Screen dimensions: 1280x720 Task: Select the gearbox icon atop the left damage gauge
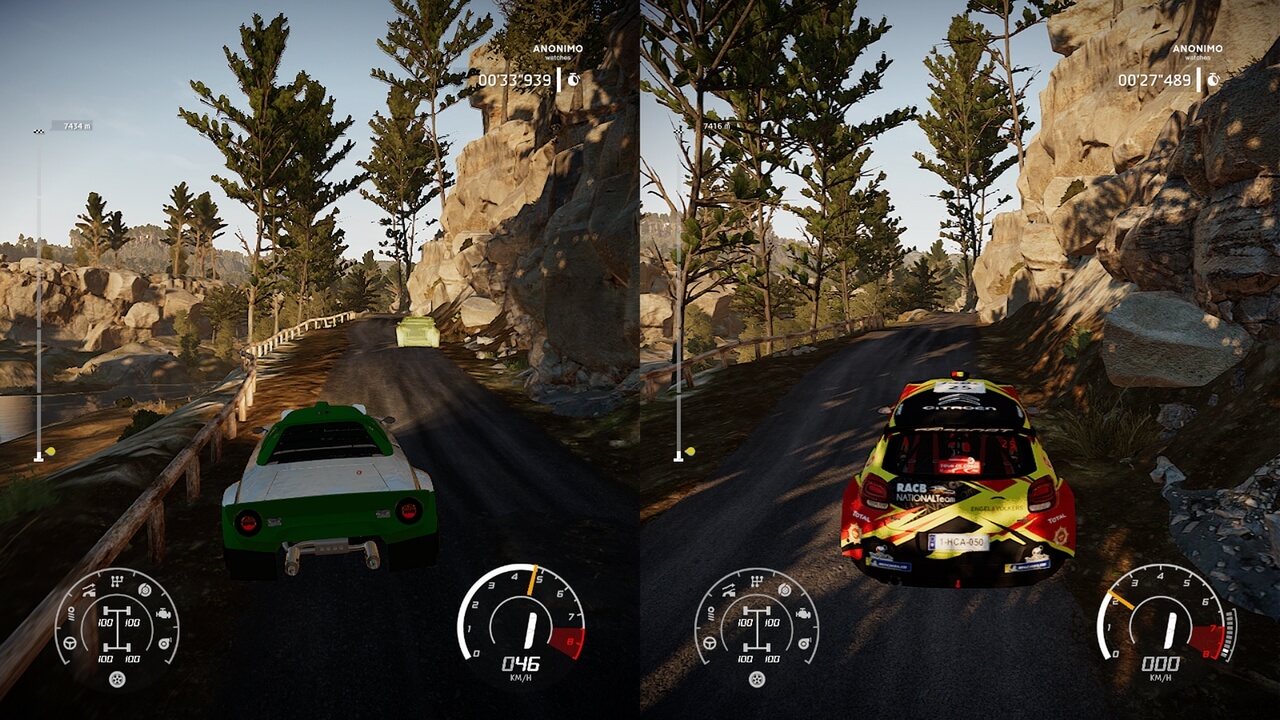pos(117,580)
